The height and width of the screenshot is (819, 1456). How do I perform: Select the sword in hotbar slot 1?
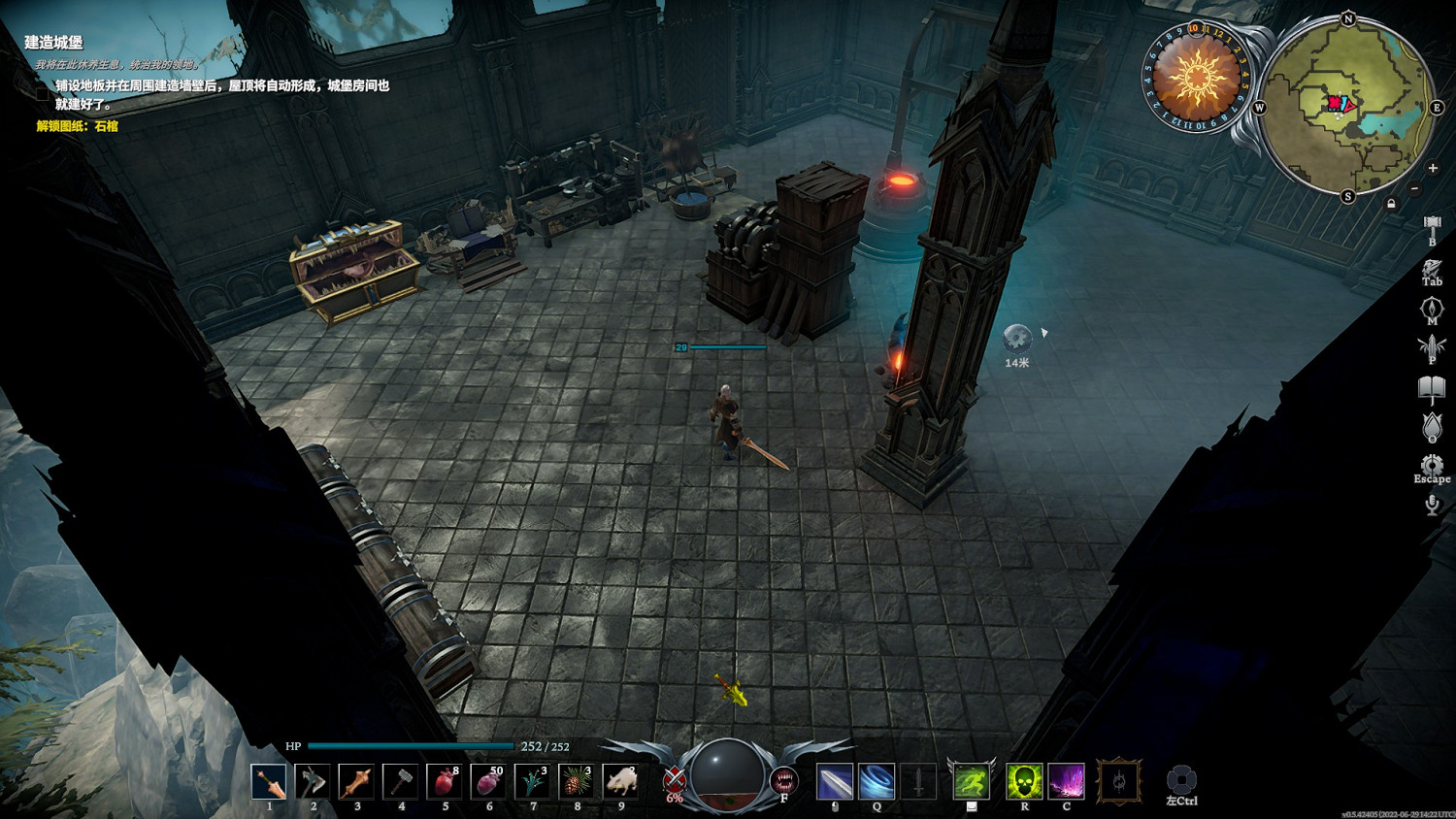pyautogui.click(x=269, y=781)
